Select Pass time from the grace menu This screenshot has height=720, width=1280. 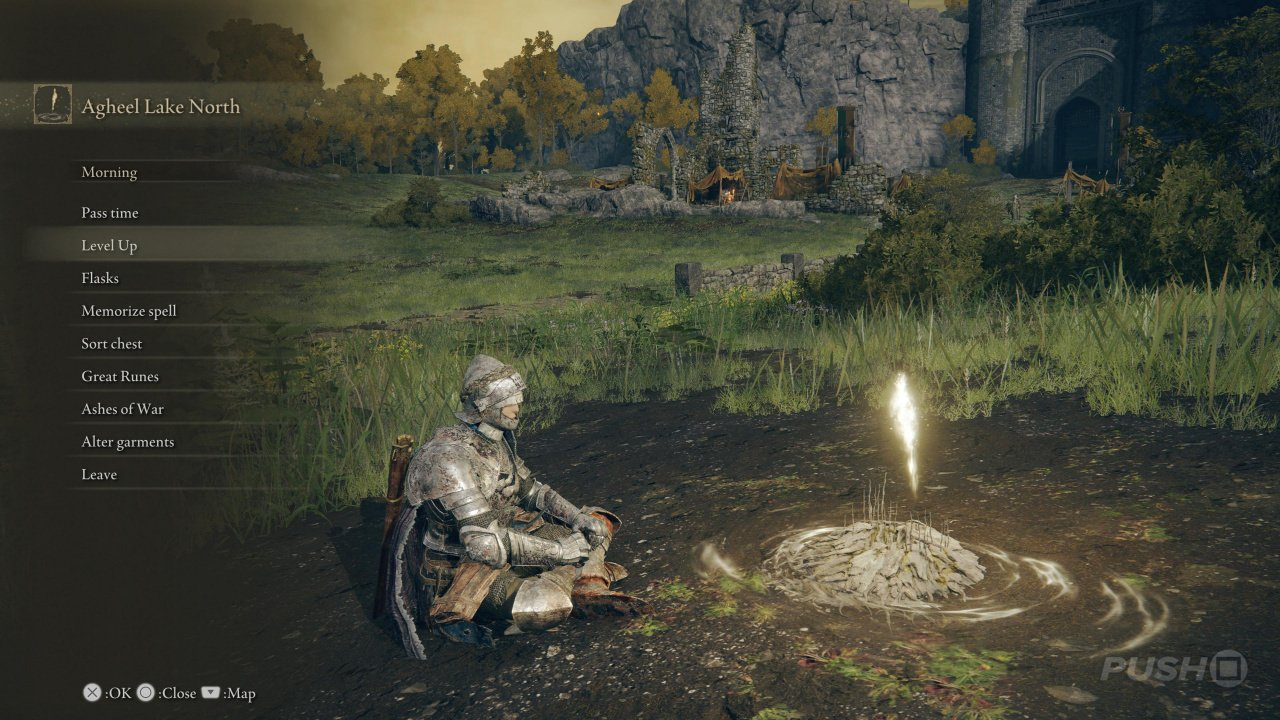[110, 213]
